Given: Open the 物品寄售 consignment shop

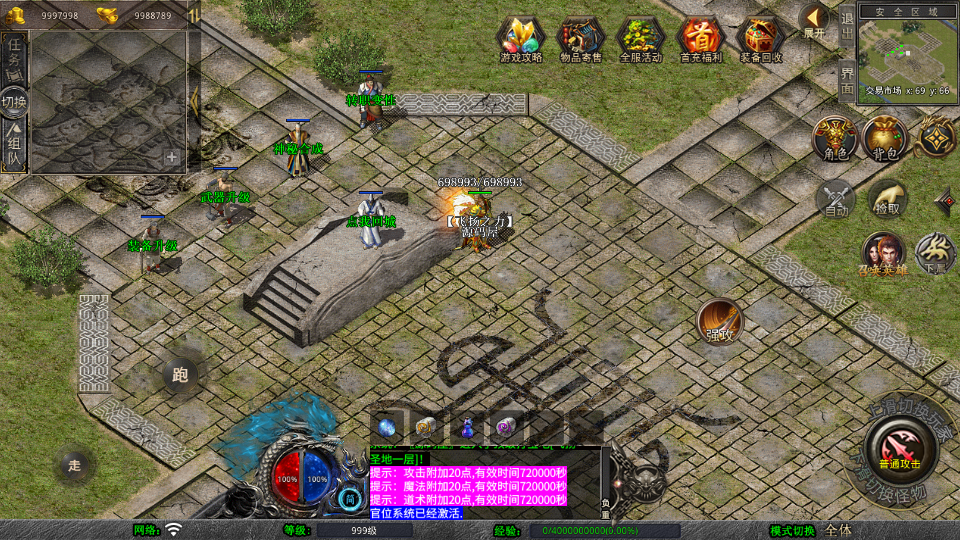Looking at the screenshot, I should [581, 39].
